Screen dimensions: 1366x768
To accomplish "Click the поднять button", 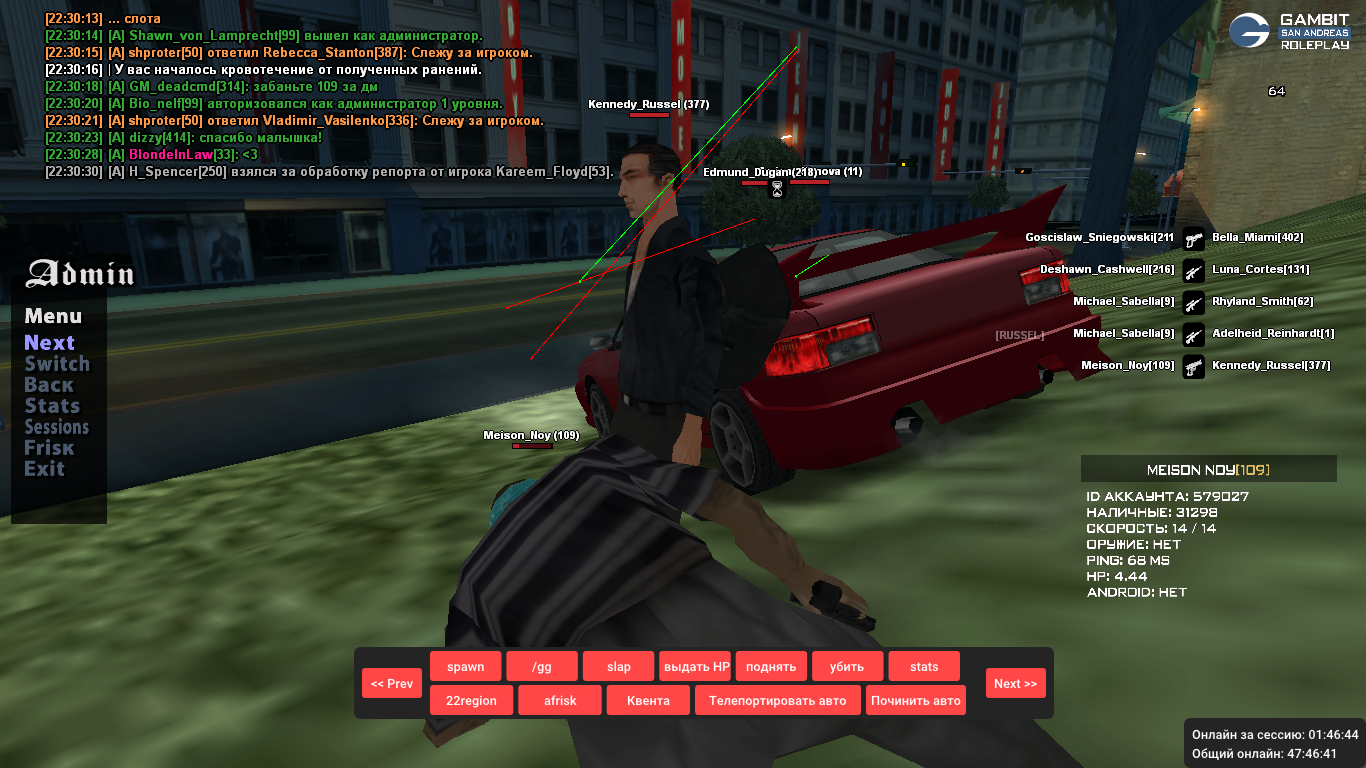I will click(x=771, y=667).
